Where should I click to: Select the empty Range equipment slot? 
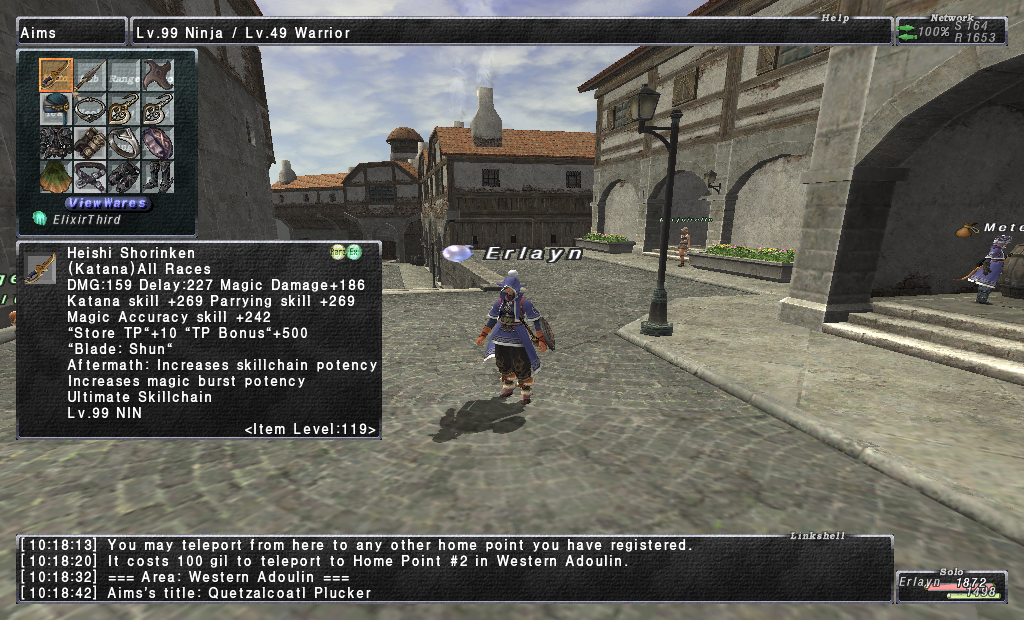point(124,75)
